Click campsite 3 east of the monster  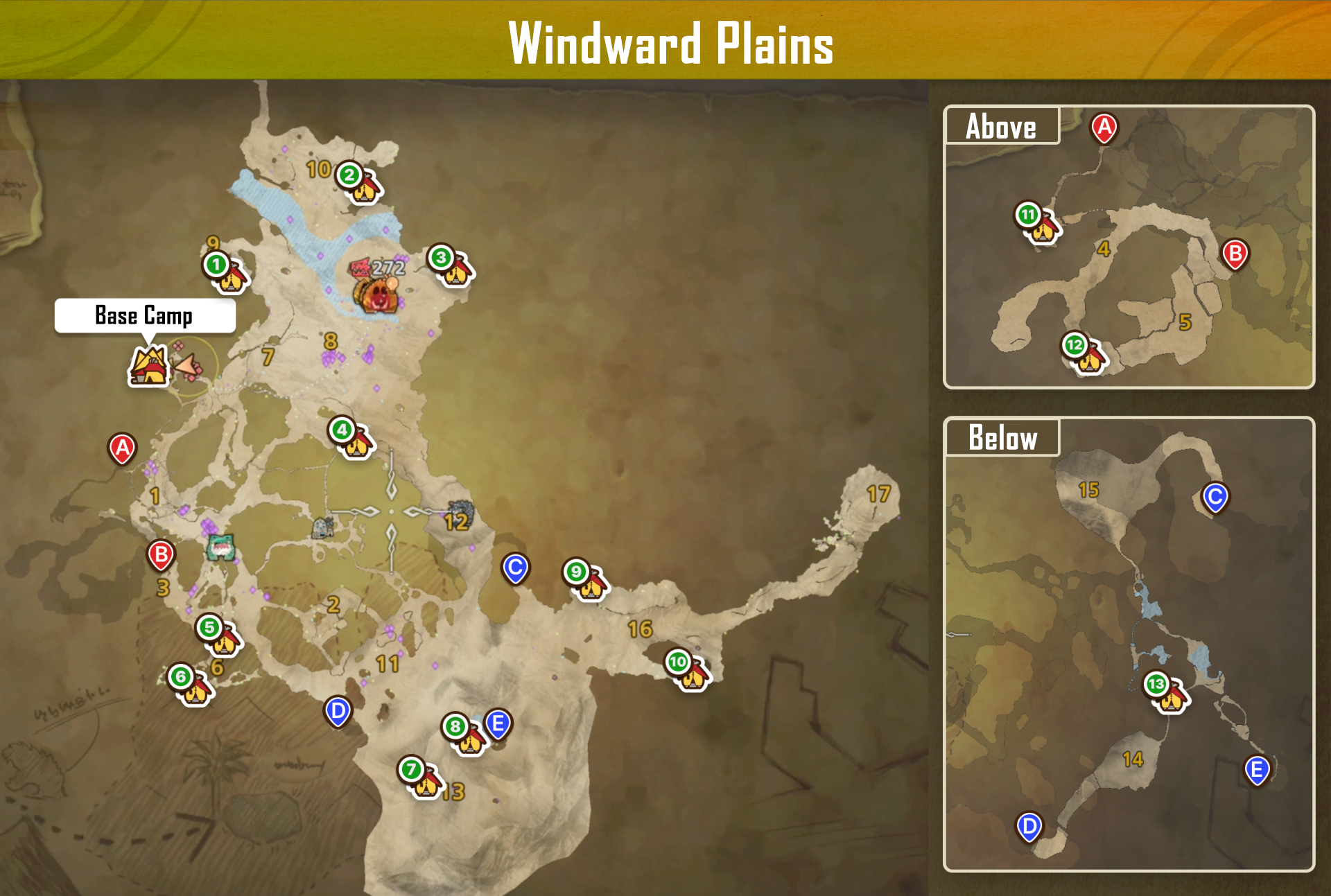pos(454,267)
